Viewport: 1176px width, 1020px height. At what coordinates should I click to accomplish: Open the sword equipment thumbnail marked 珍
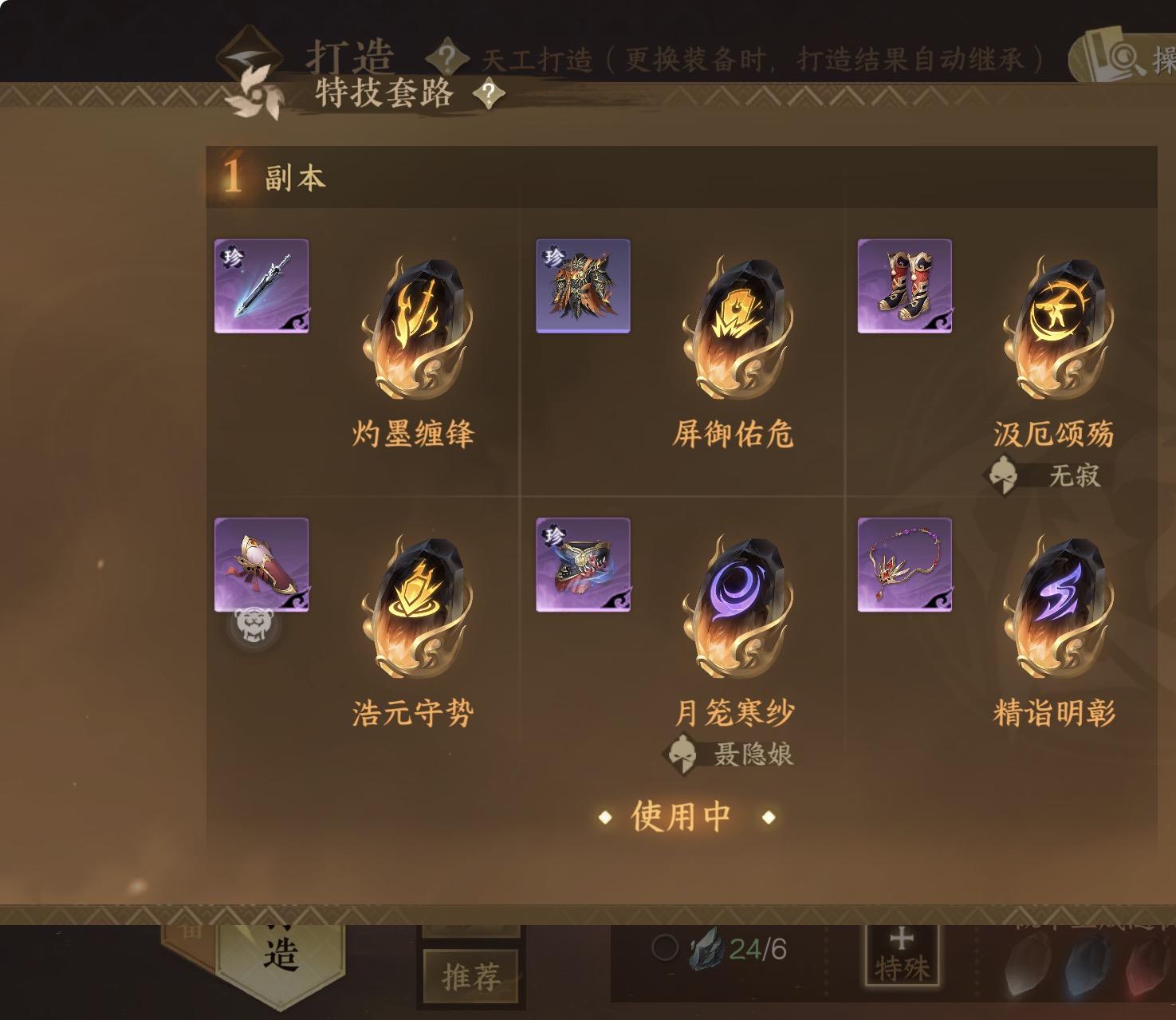pyautogui.click(x=262, y=286)
